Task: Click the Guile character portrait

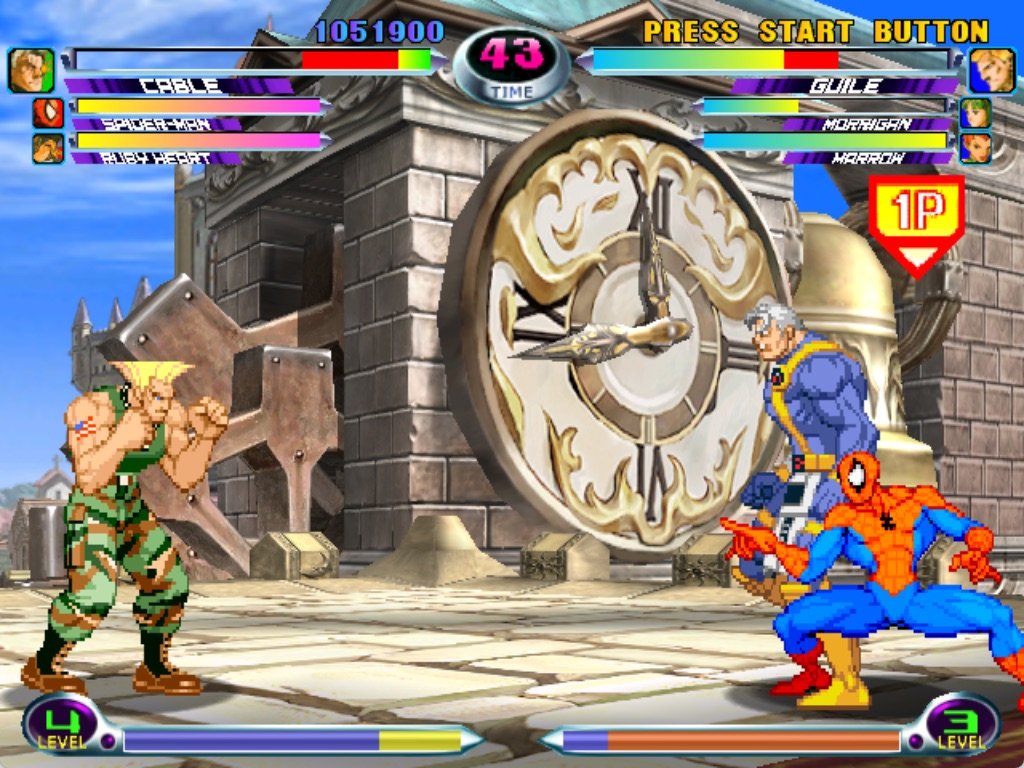Action: click(991, 70)
